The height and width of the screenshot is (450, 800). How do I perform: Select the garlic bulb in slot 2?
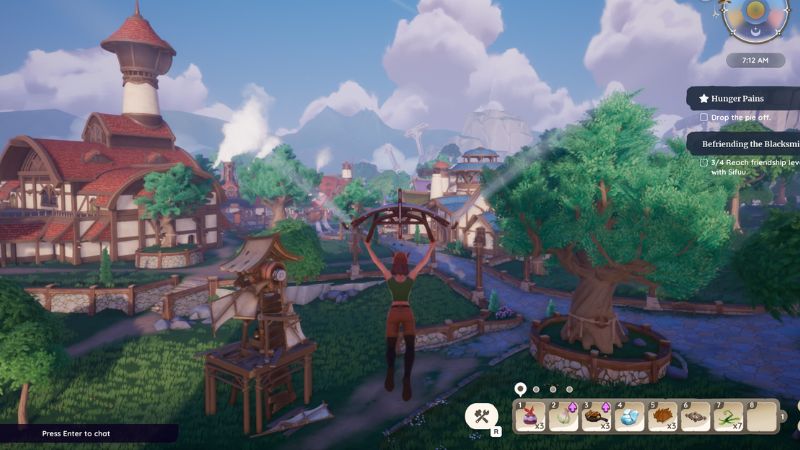coord(564,416)
